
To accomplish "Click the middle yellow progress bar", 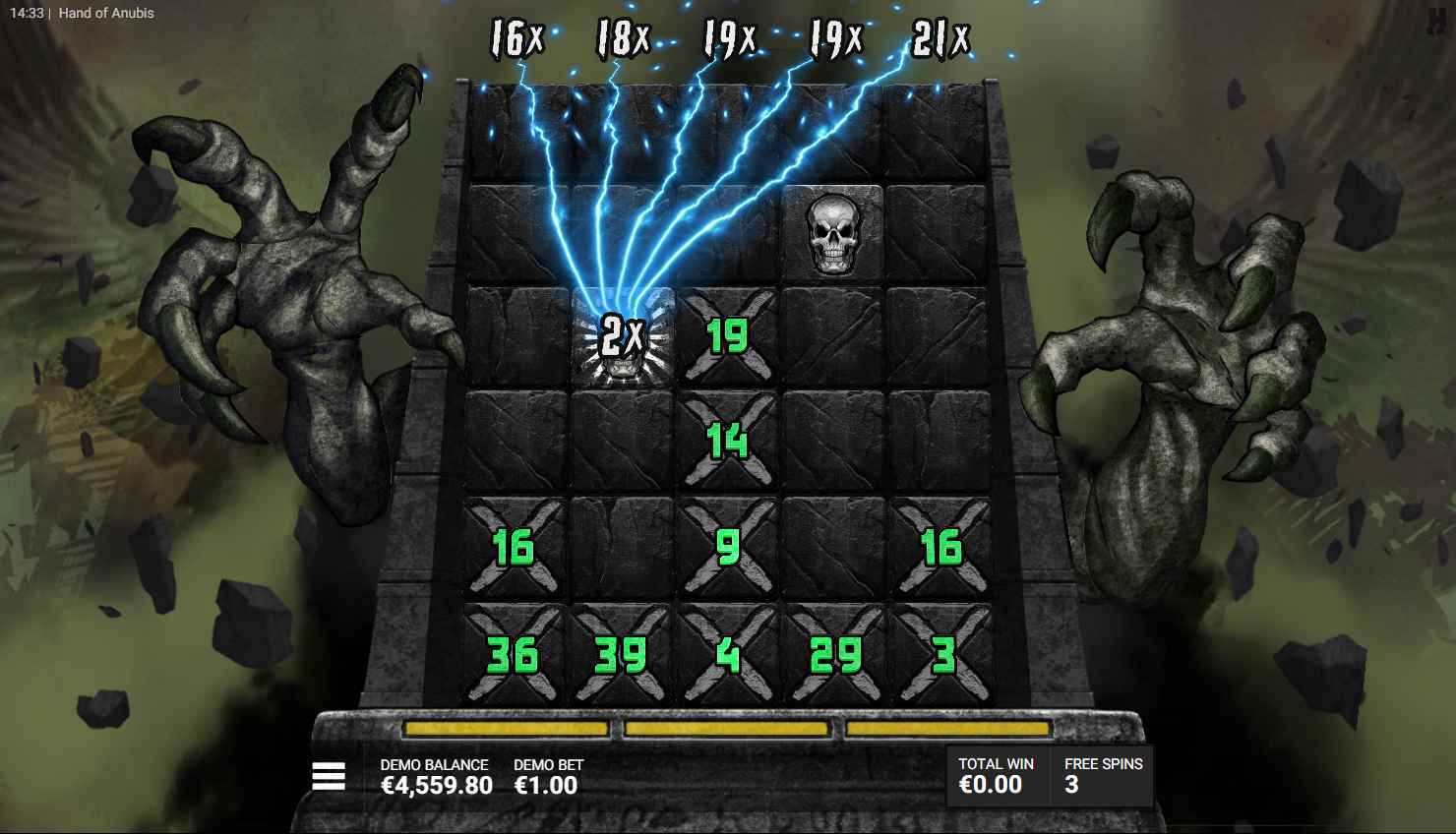I will [726, 728].
